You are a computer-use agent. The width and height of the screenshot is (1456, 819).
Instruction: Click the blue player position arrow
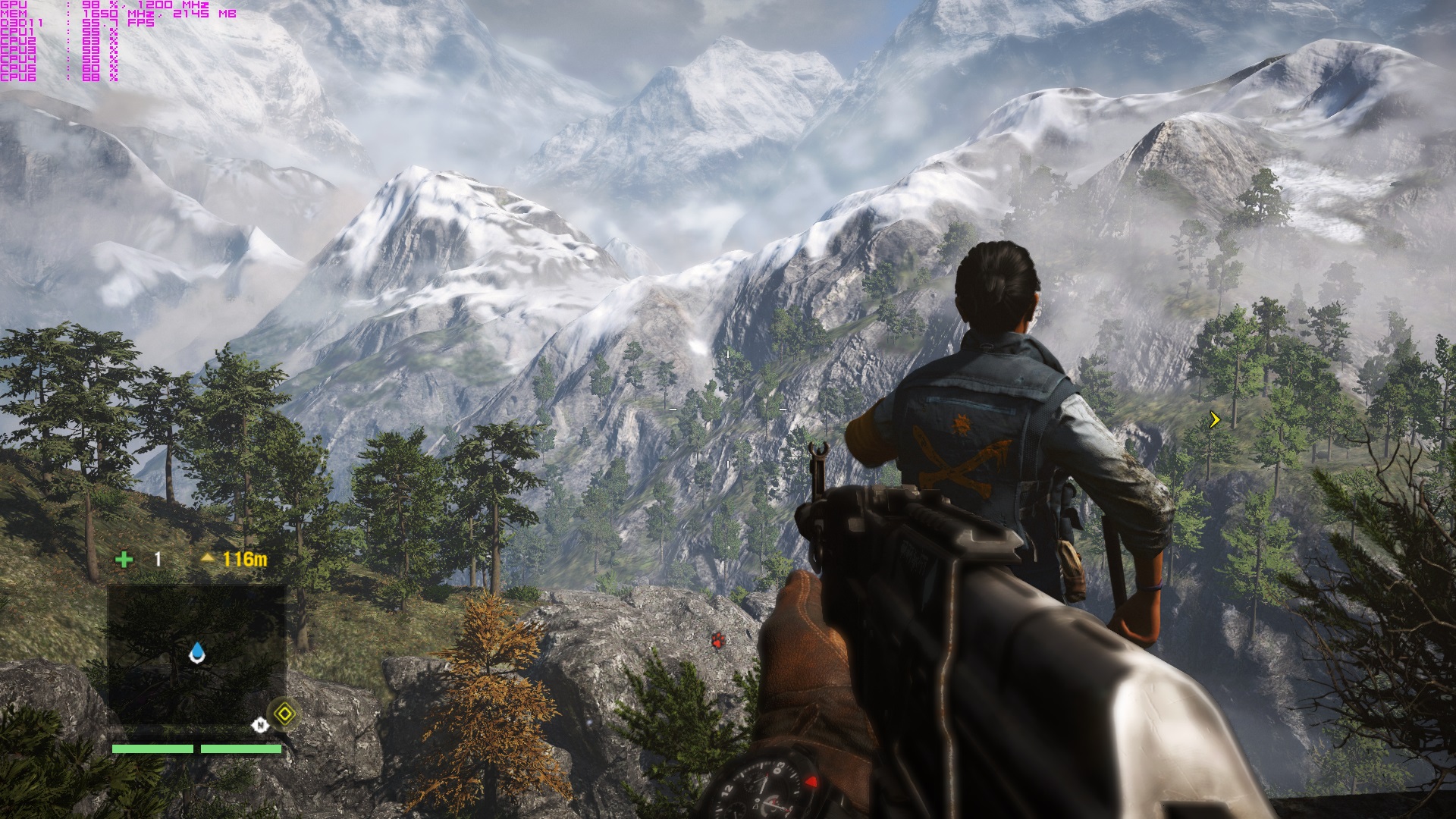[x=197, y=653]
